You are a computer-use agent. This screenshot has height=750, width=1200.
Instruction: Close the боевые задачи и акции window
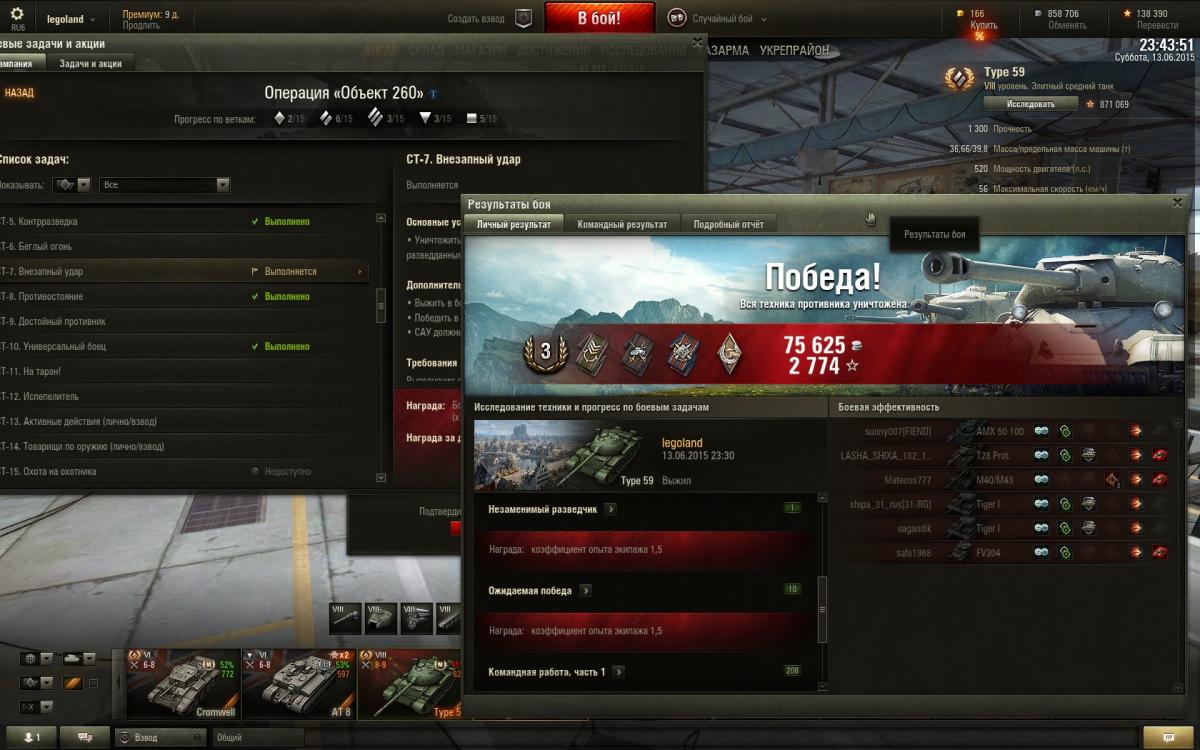pos(697,43)
